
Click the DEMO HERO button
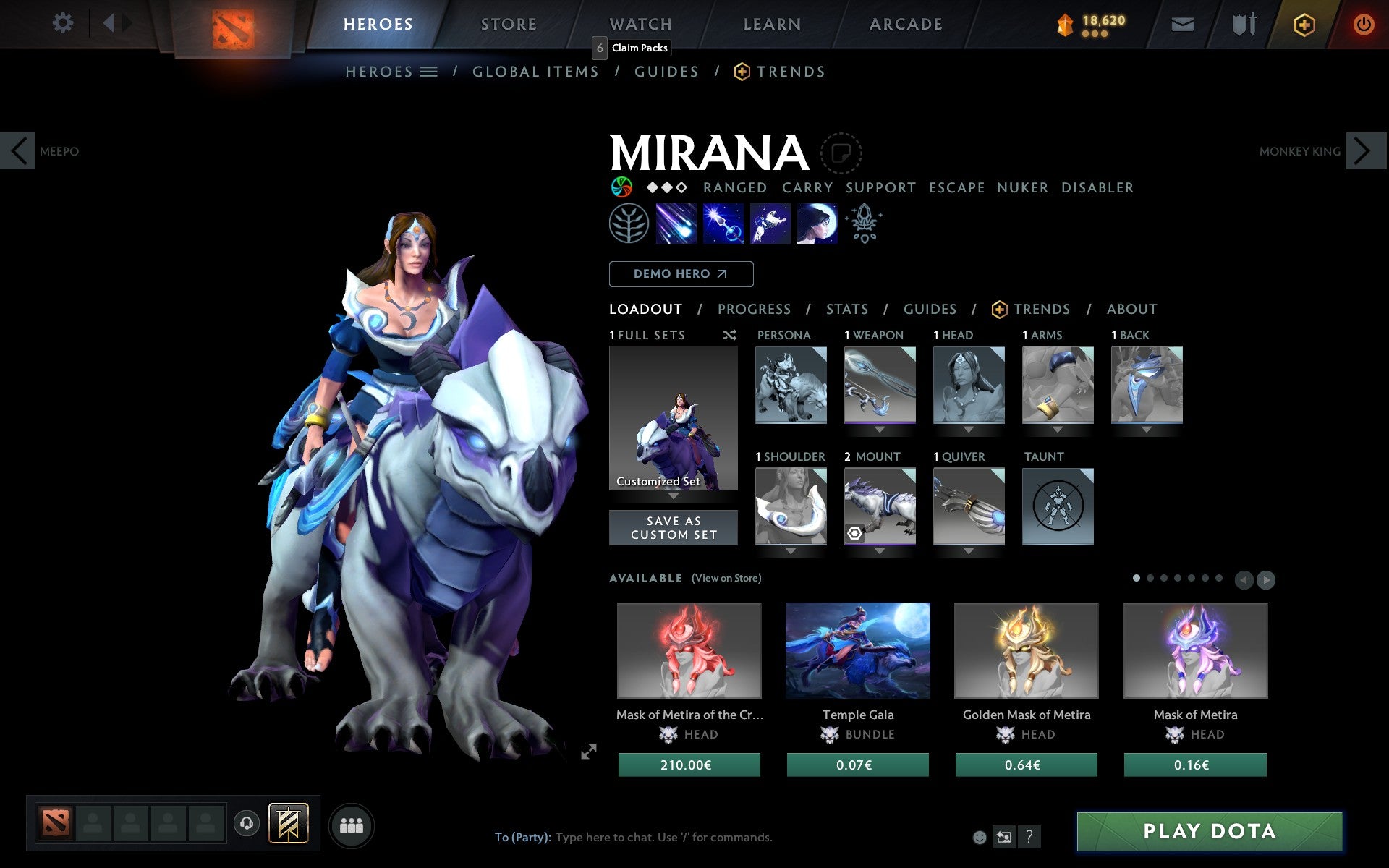click(x=681, y=274)
